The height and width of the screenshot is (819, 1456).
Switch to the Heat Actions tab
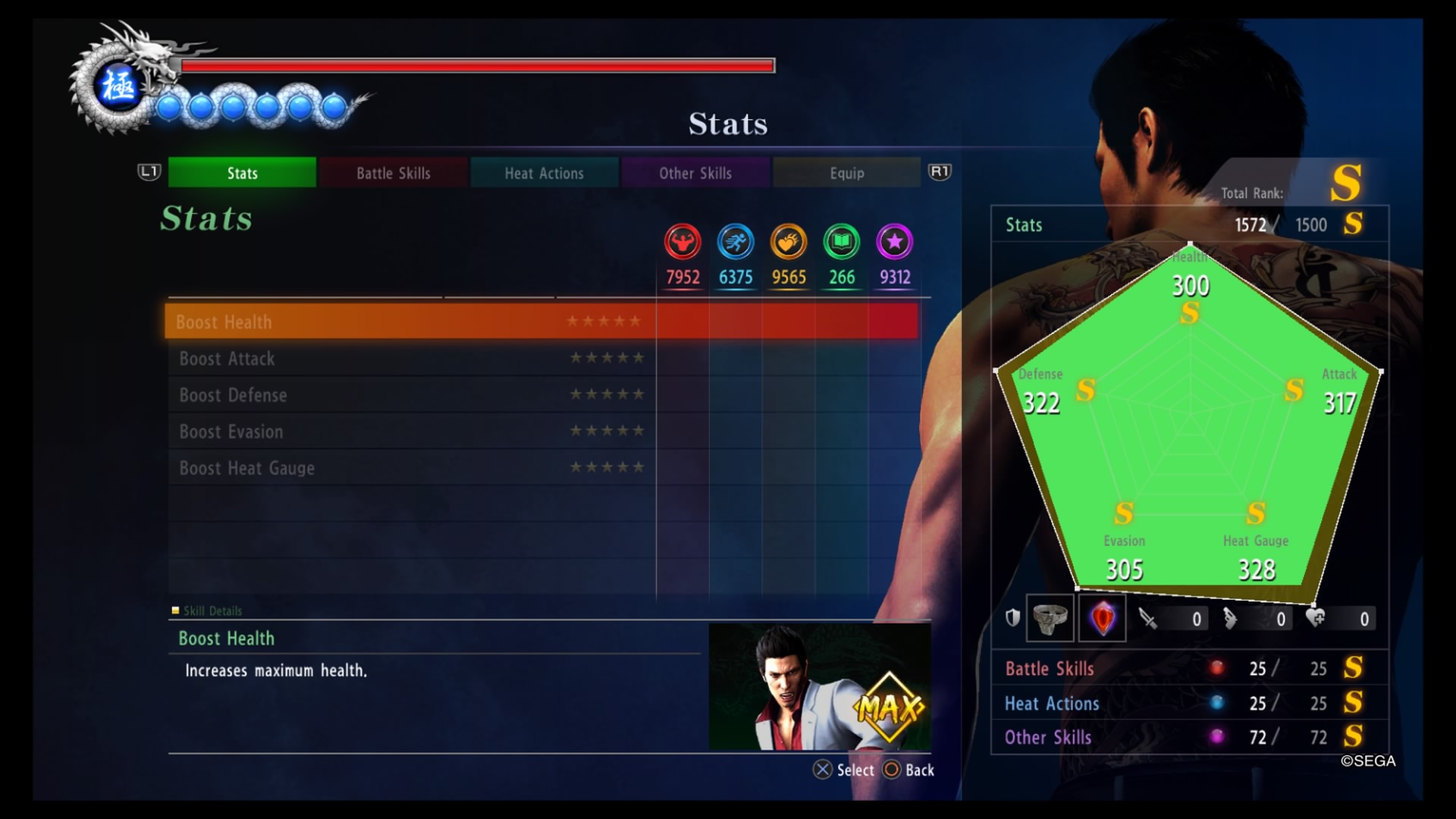point(544,173)
